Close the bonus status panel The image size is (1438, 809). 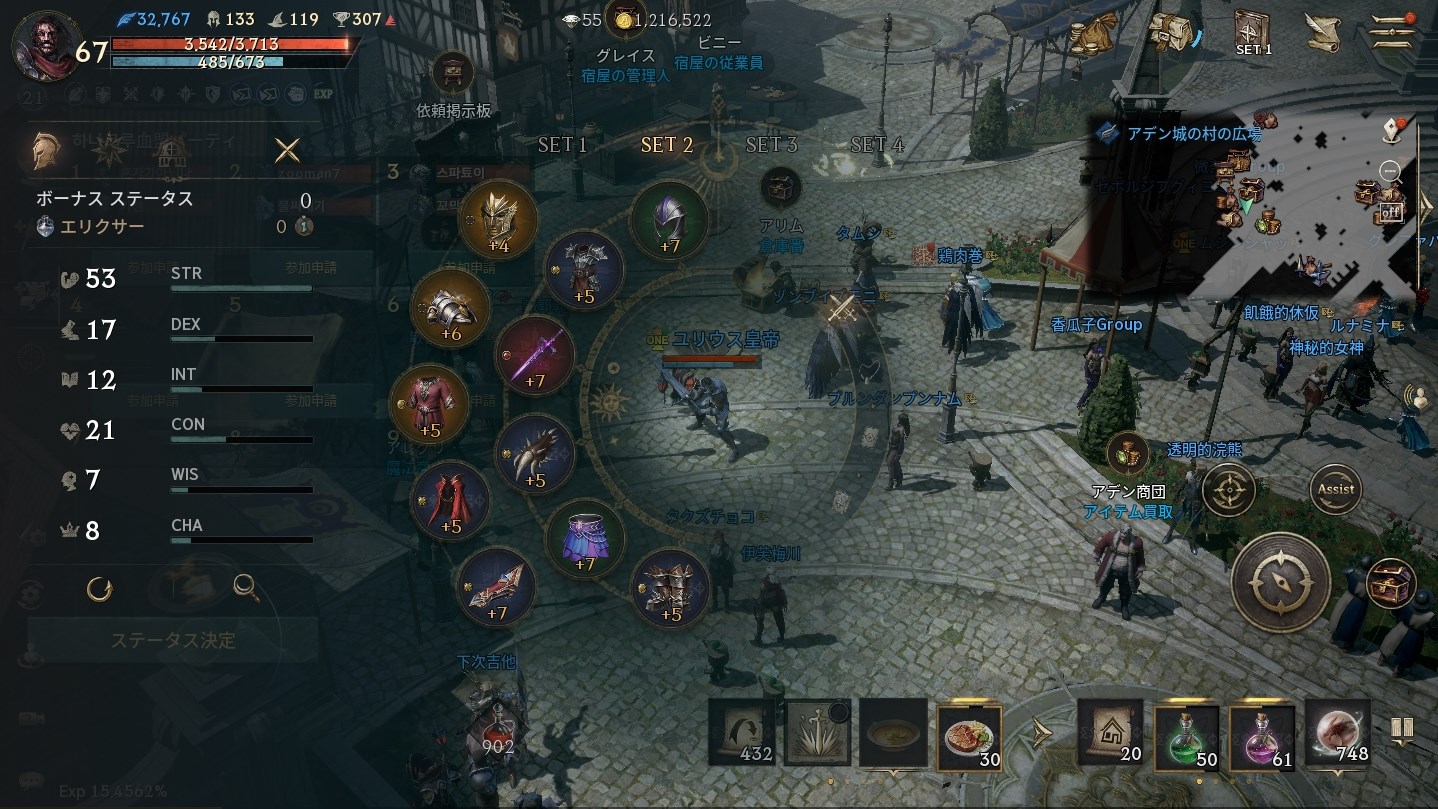[287, 150]
